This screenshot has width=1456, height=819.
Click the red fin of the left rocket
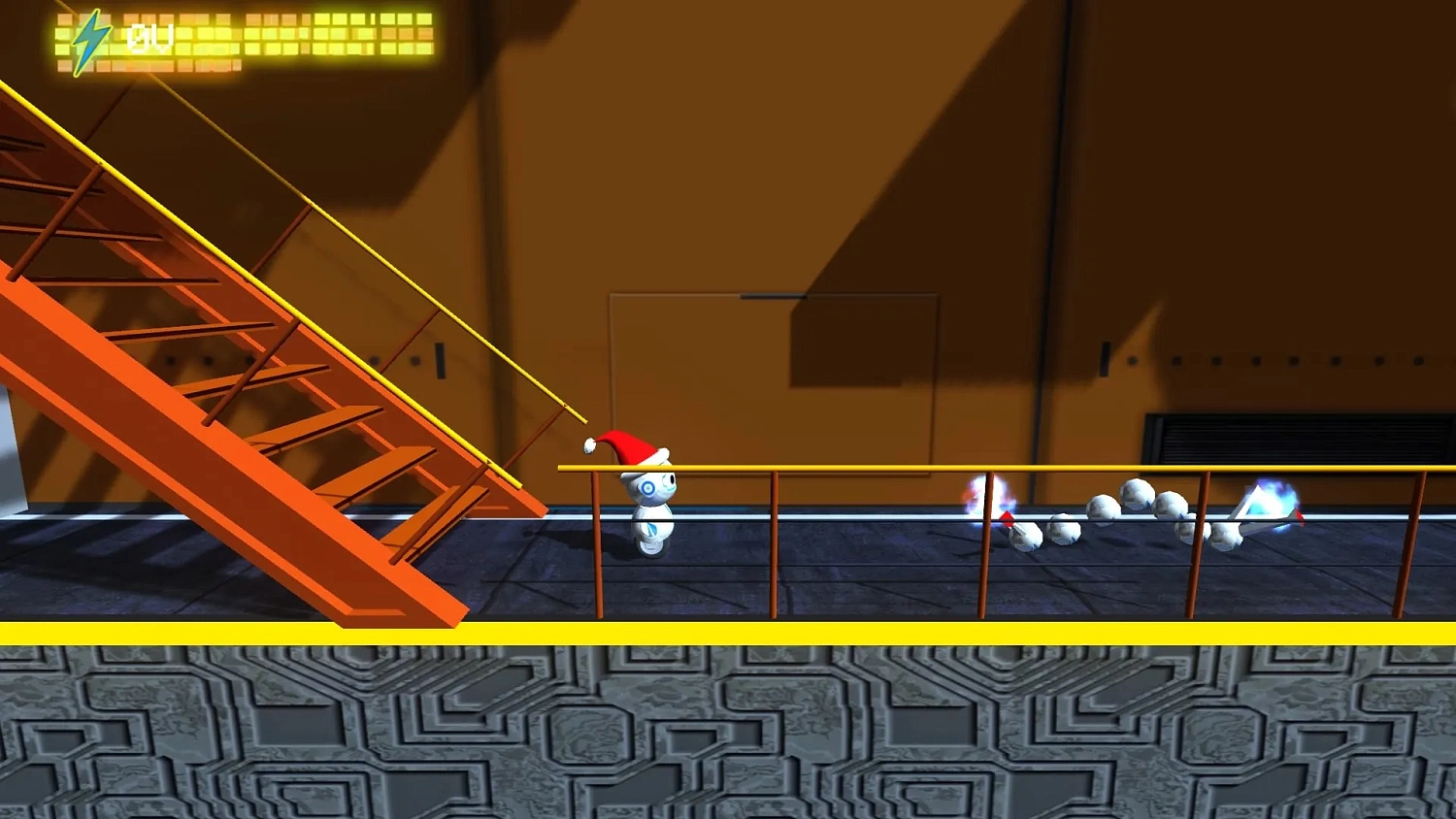click(x=1007, y=517)
